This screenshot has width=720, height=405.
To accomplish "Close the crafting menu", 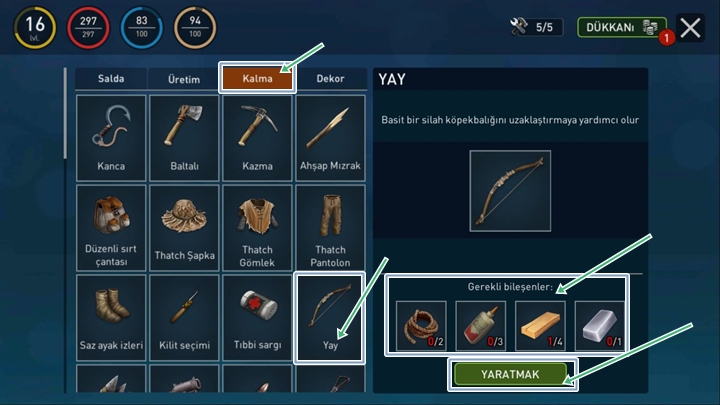I will point(690,27).
